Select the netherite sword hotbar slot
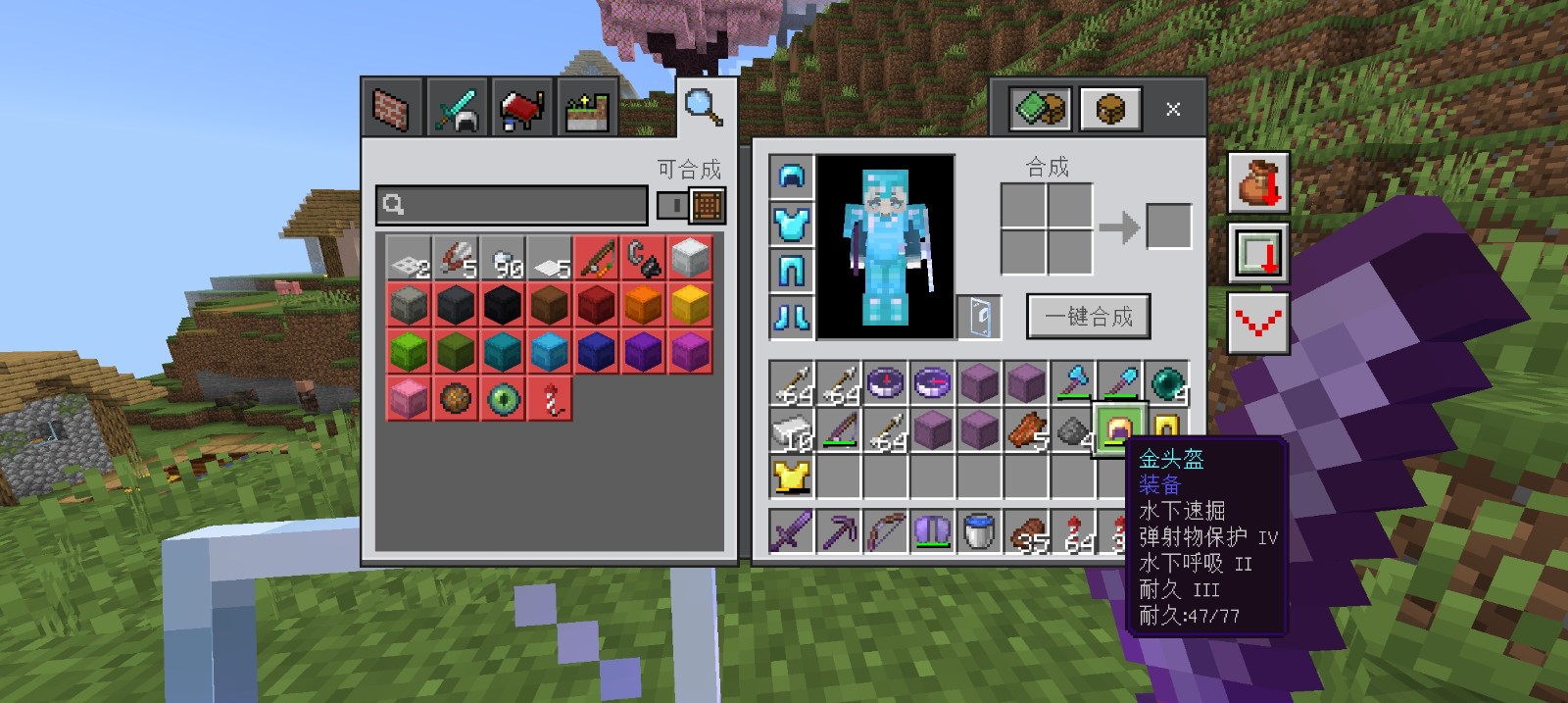 792,532
